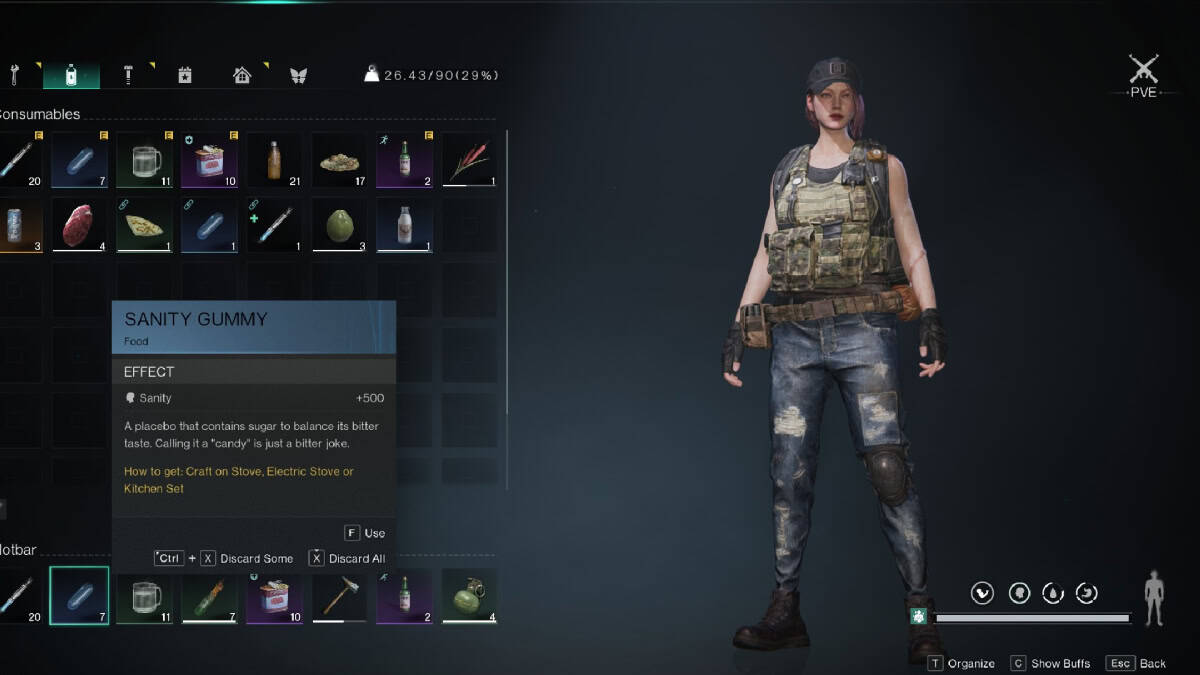Select the grenade hotbar slot
1200x675 pixels.
(x=469, y=596)
